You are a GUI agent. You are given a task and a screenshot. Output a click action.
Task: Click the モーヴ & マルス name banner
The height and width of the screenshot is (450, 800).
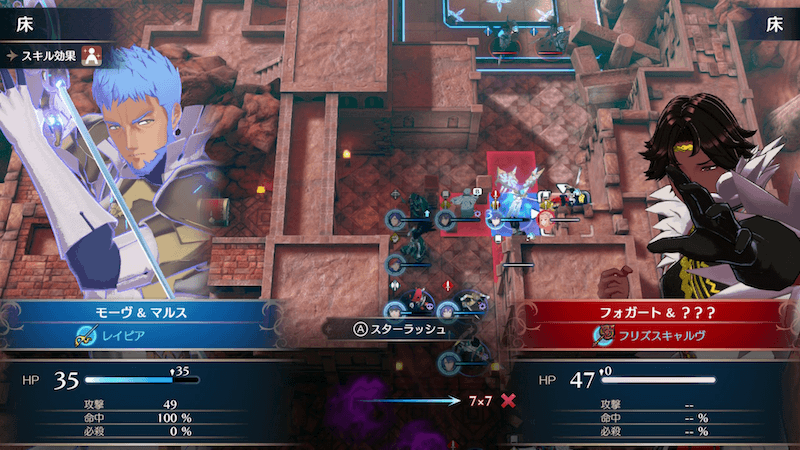[140, 312]
